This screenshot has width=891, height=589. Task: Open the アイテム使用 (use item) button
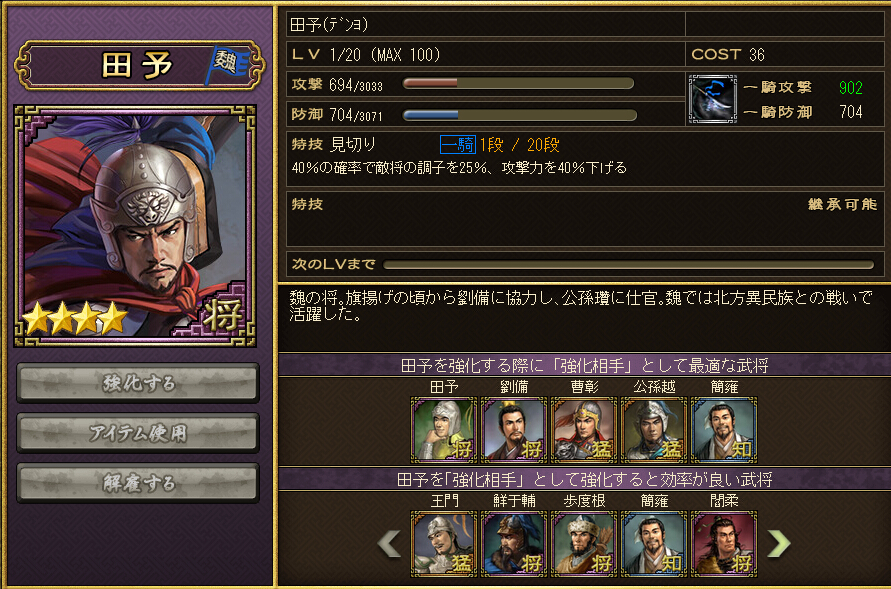138,433
